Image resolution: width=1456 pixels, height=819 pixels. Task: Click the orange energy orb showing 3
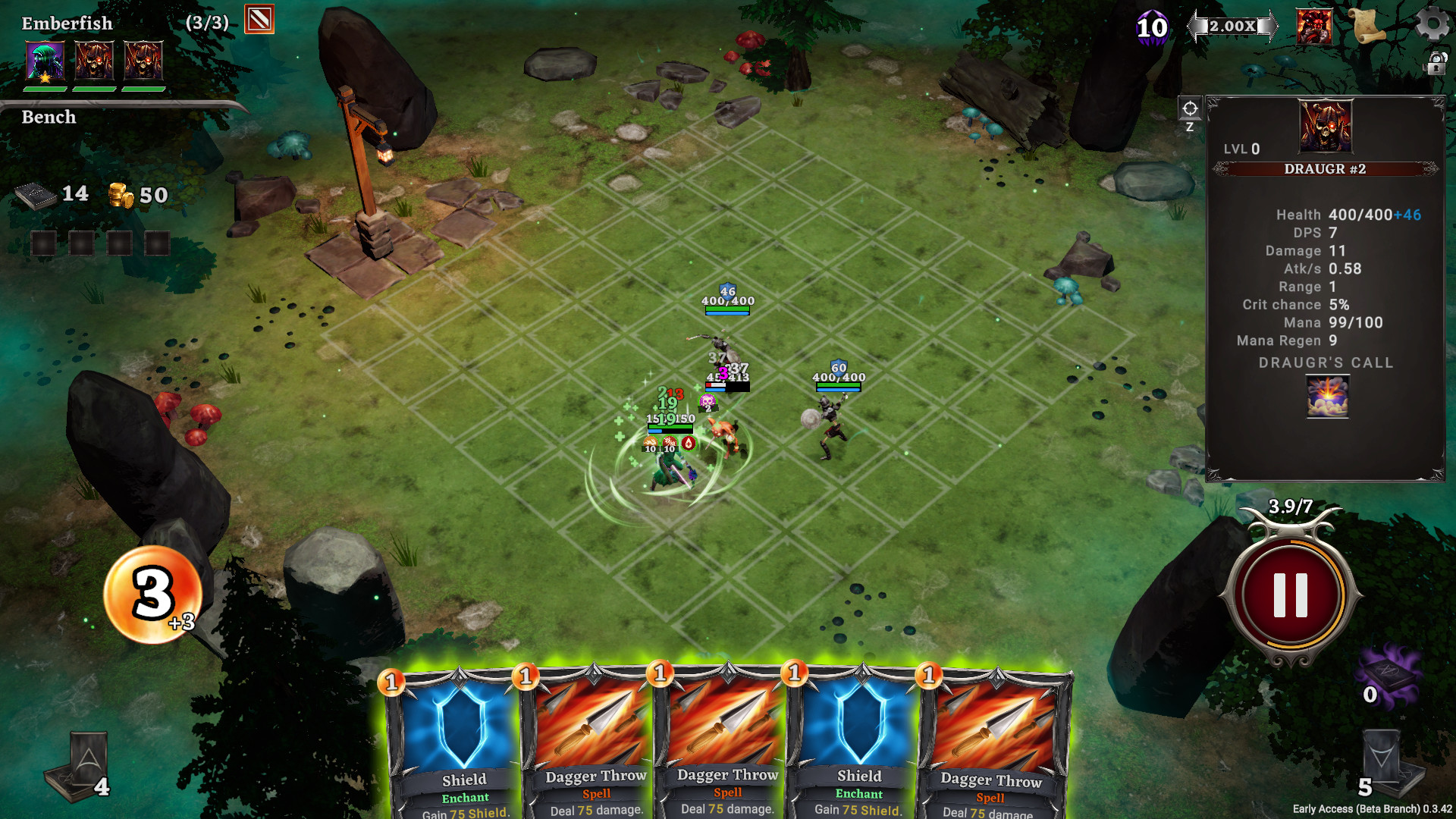point(152,595)
